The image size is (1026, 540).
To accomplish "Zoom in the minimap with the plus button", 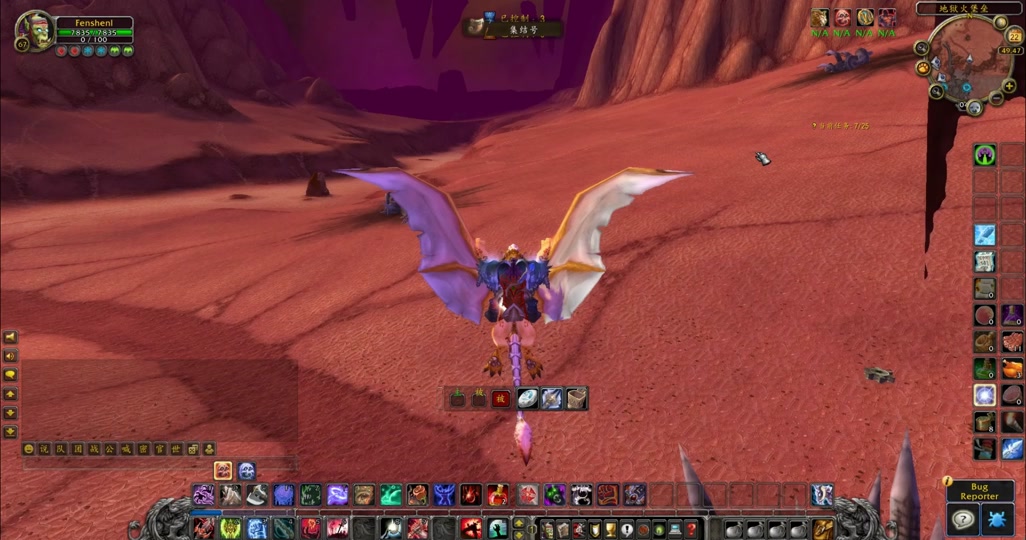I will pyautogui.click(x=1010, y=86).
